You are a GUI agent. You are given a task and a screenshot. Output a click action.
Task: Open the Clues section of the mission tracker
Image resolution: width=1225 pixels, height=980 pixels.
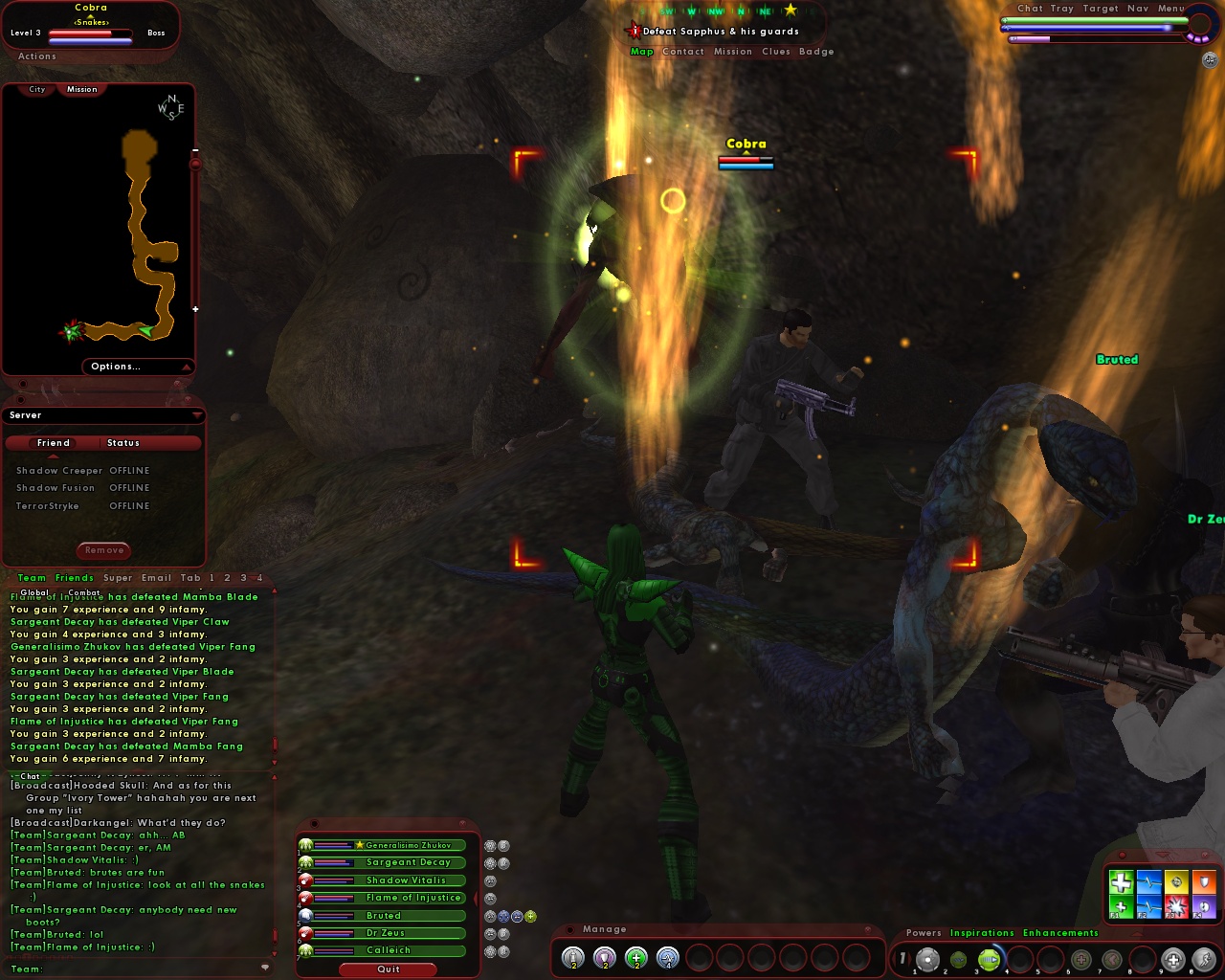pyautogui.click(x=776, y=51)
